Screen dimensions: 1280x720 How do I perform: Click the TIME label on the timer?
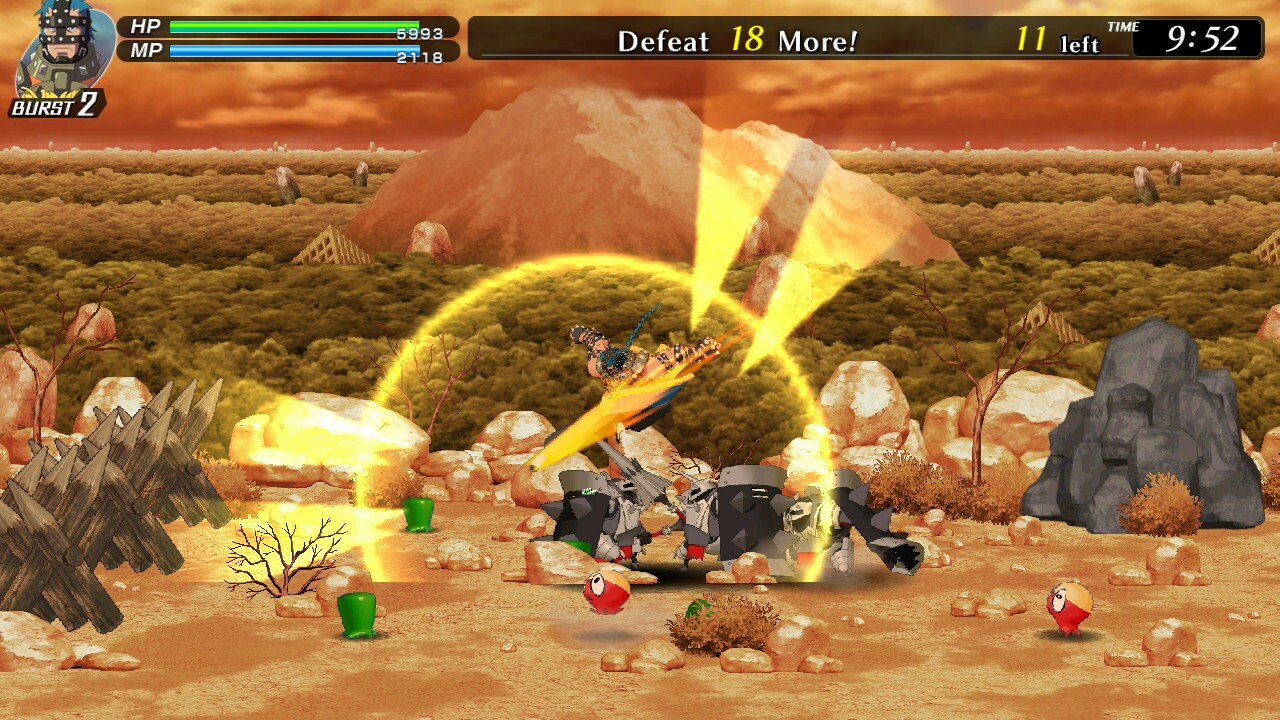click(x=1122, y=30)
